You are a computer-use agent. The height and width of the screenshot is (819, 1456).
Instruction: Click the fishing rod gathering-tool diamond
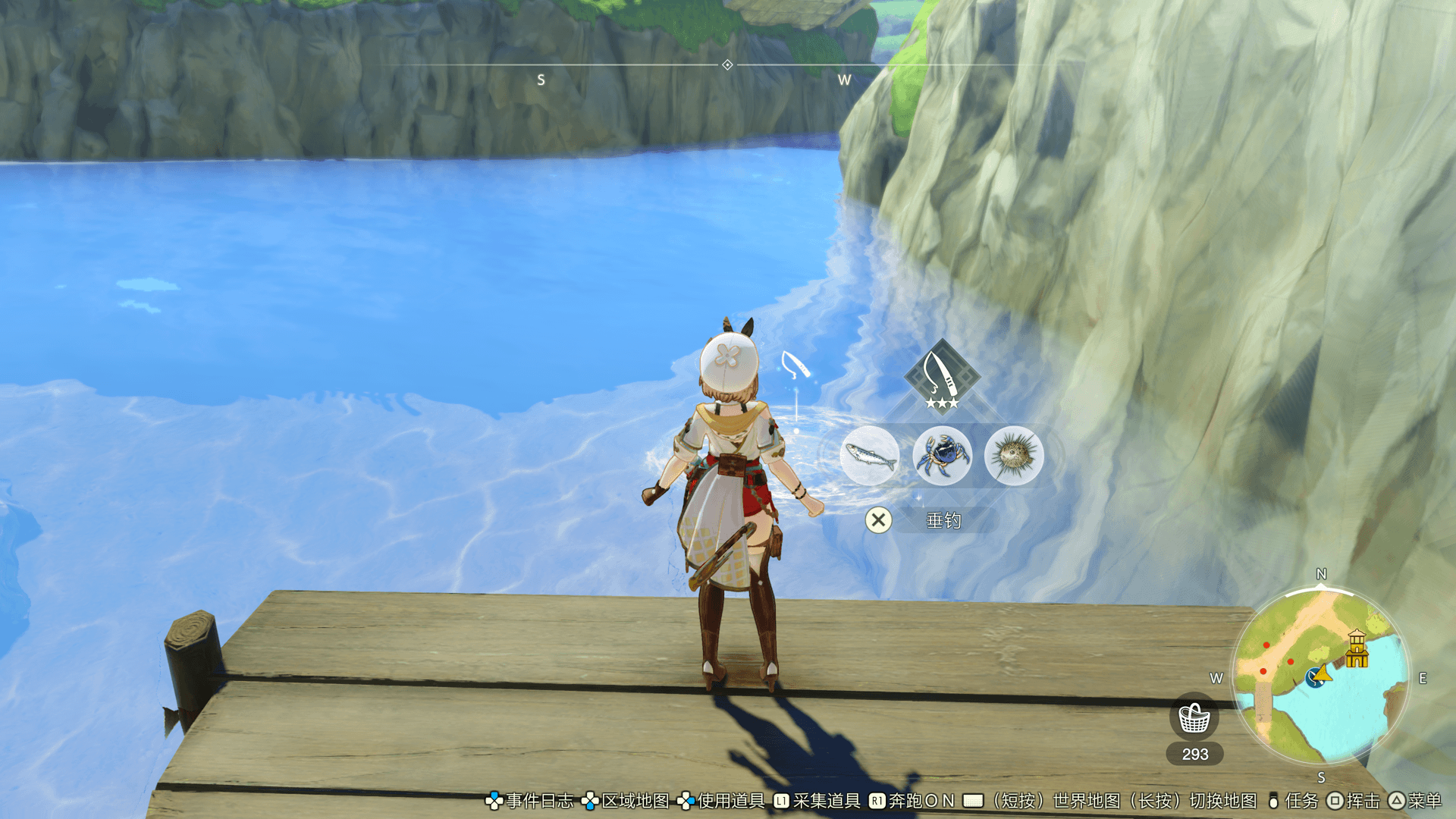[942, 375]
